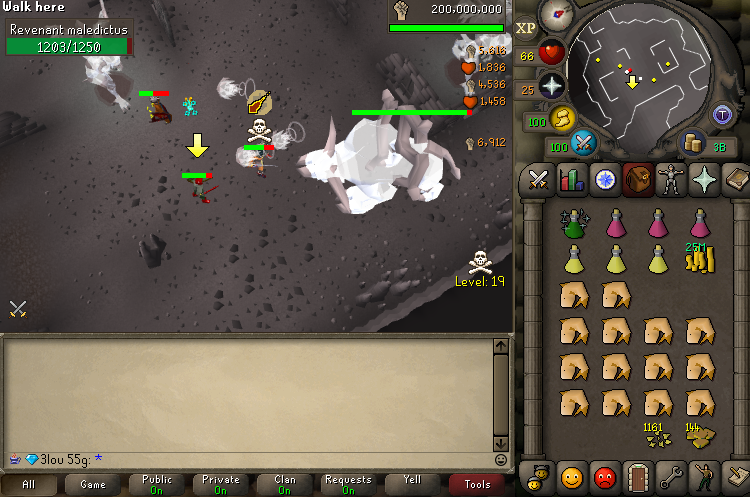The width and height of the screenshot is (750, 497).
Task: Switch to the skills stats tab
Action: [x=571, y=180]
